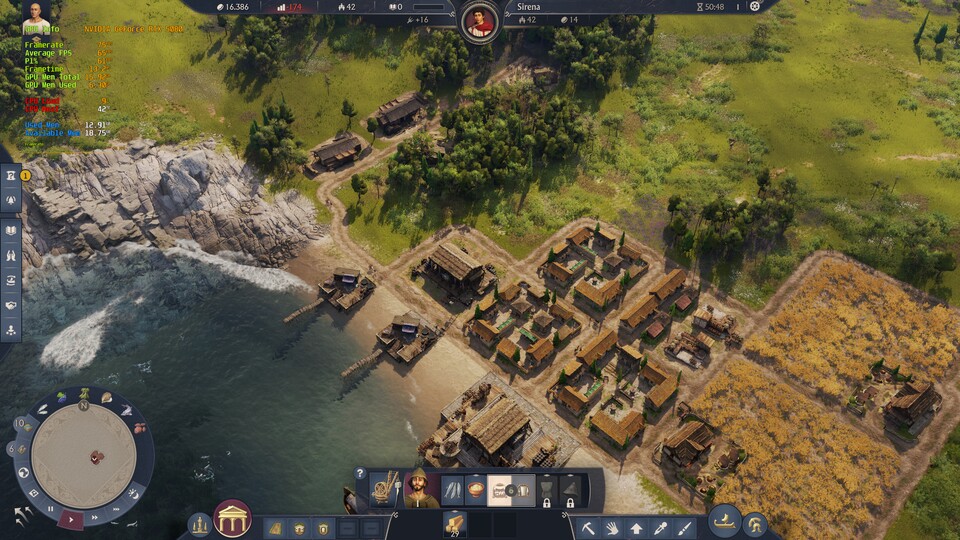Select the hand move tool
This screenshot has width=960, height=540.
613,527
